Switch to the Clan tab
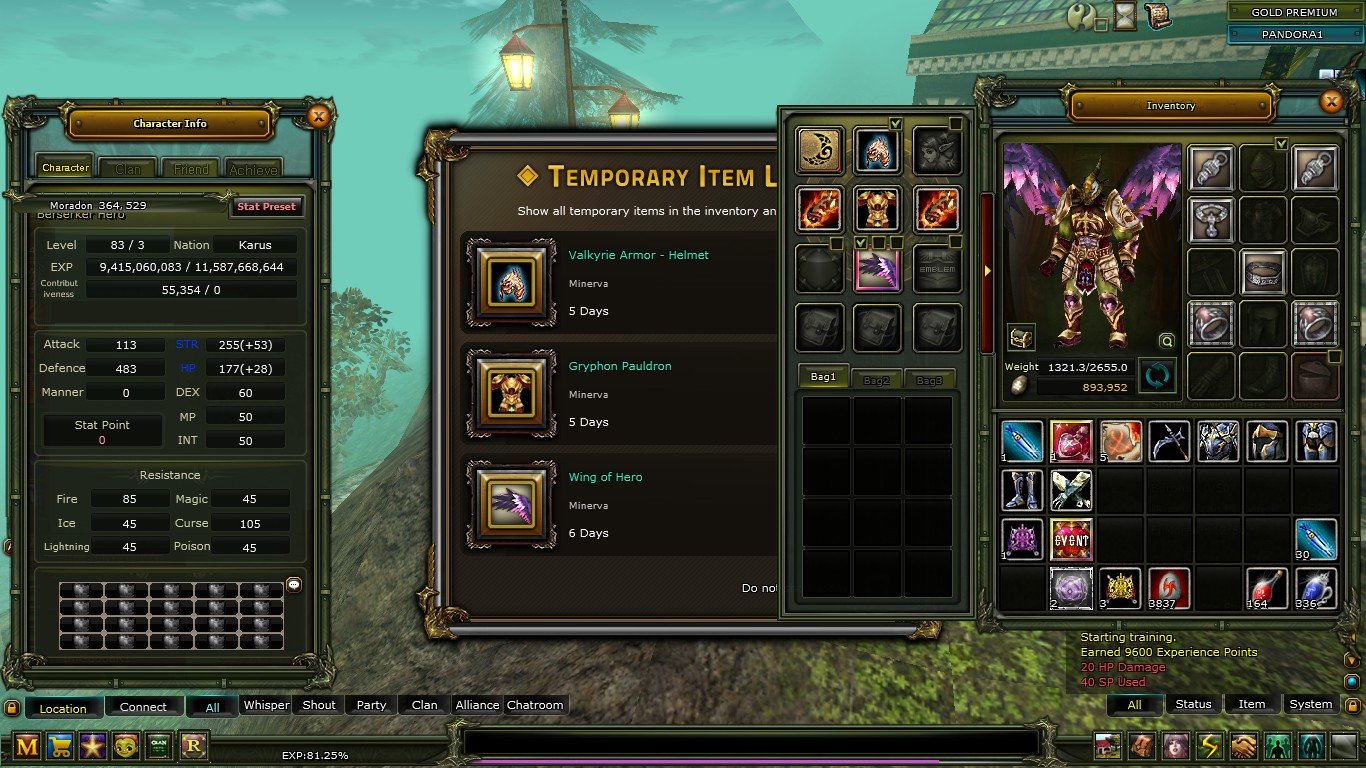 [128, 169]
